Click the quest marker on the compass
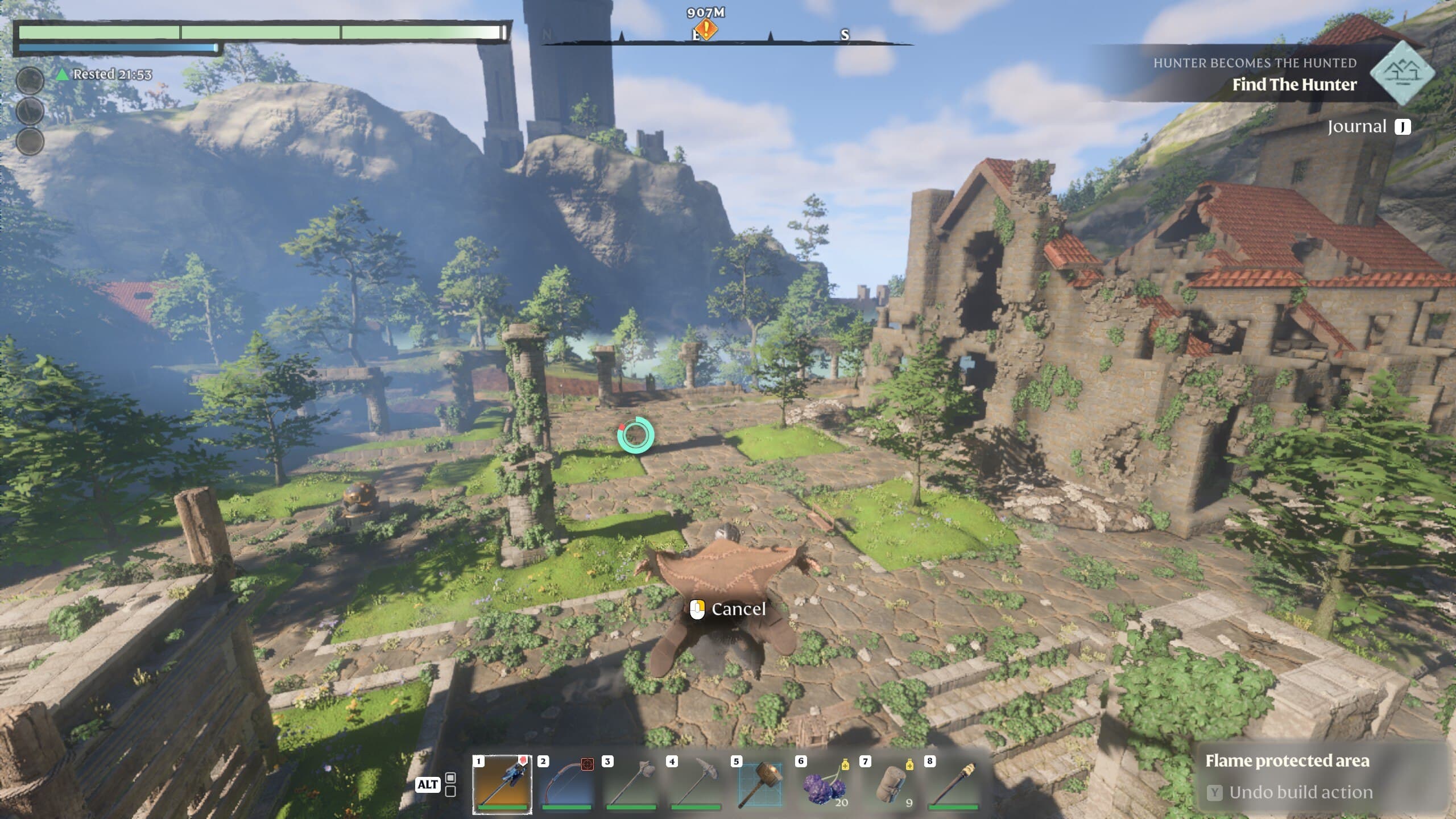Image resolution: width=1456 pixels, height=819 pixels. 706,29
